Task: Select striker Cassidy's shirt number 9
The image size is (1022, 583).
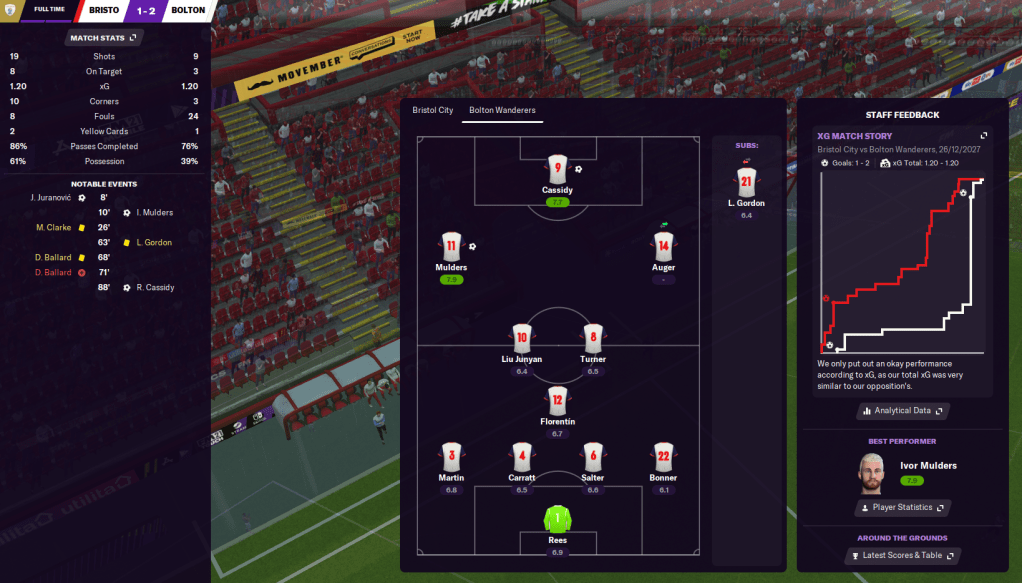Action: point(557,170)
